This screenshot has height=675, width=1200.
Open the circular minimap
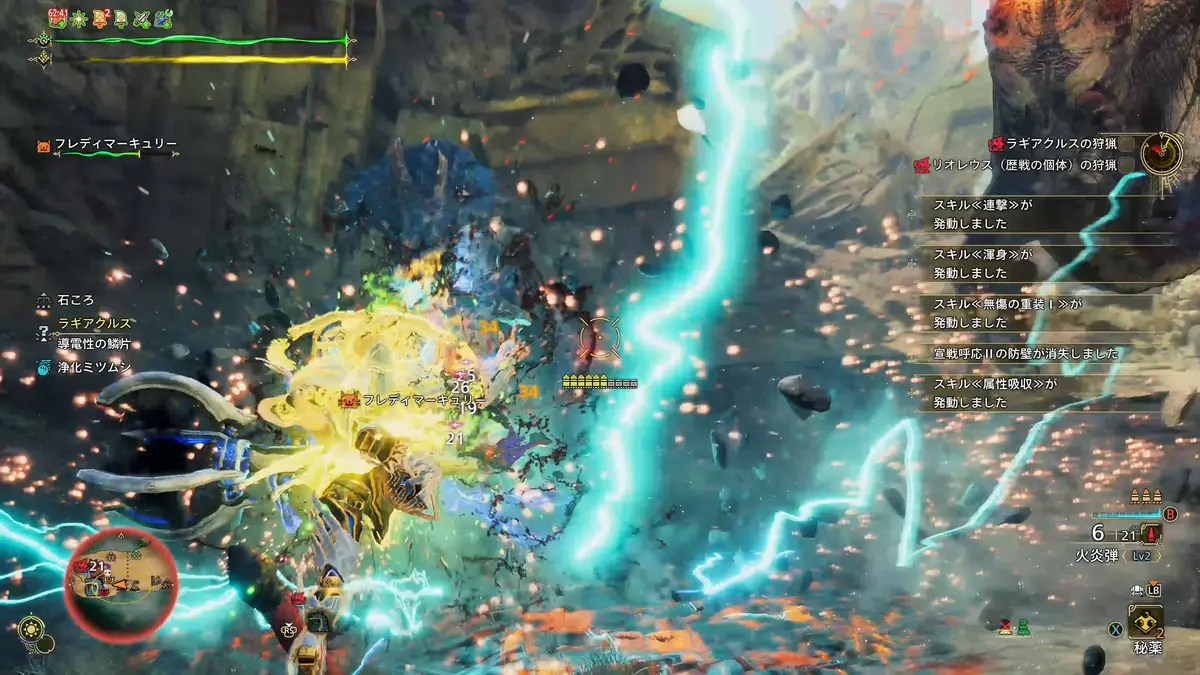pyautogui.click(x=121, y=576)
